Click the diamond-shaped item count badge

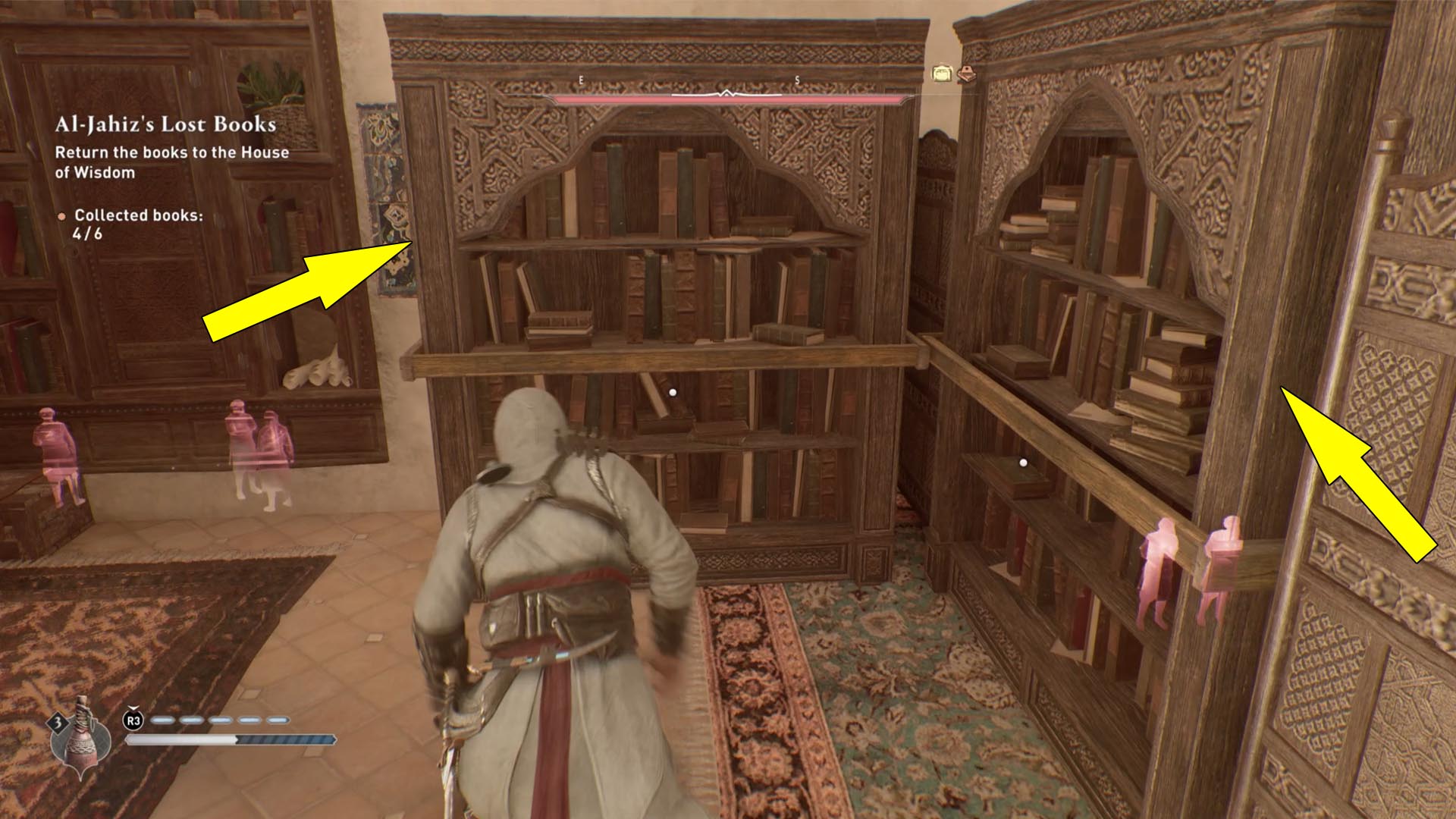coord(57,721)
